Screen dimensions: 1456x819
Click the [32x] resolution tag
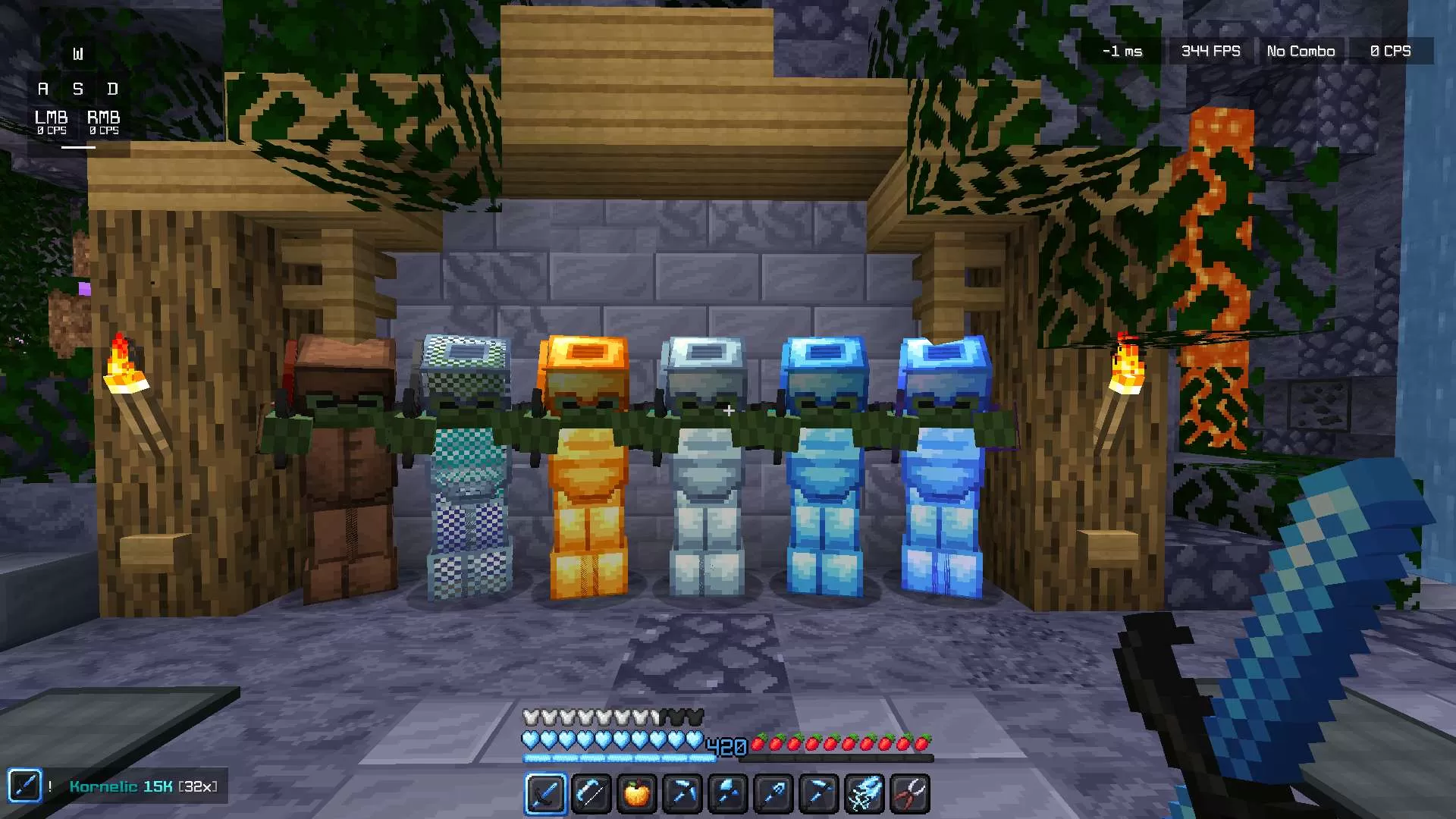coord(197,786)
